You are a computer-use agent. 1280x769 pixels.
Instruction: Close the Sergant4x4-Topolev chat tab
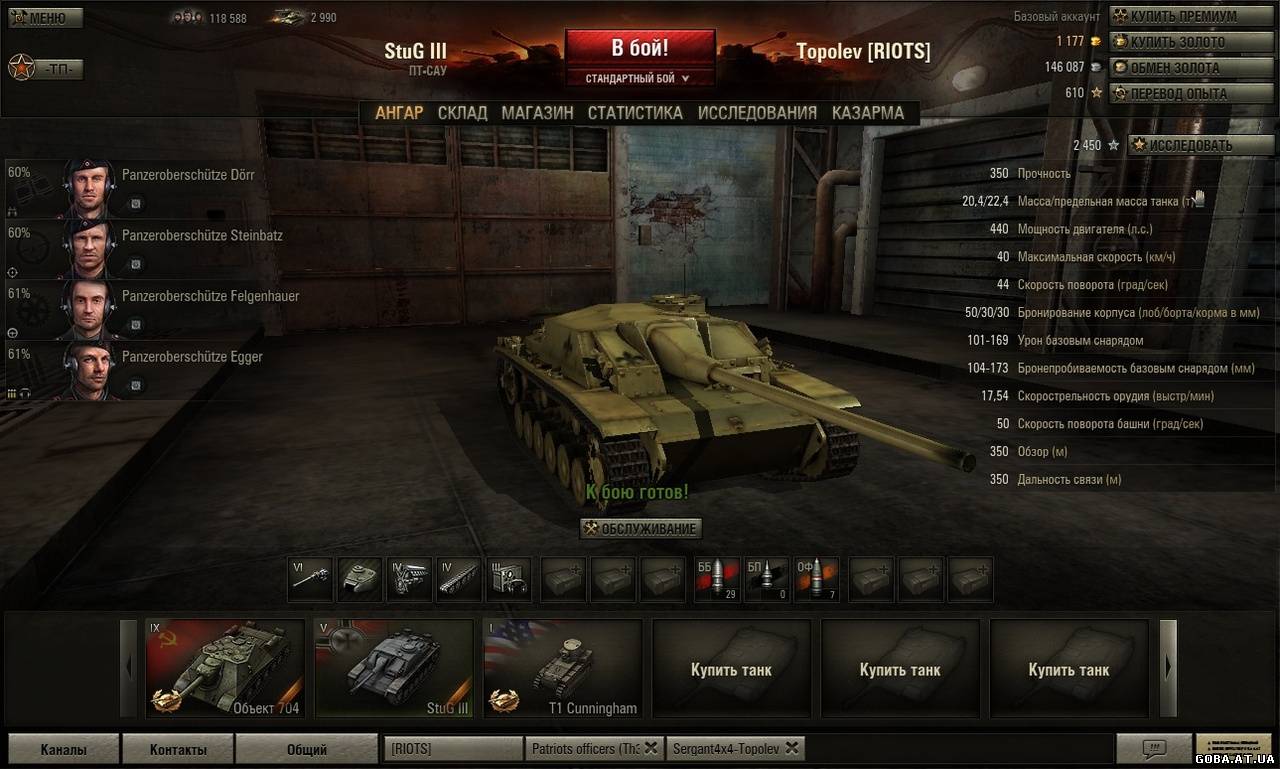(792, 747)
